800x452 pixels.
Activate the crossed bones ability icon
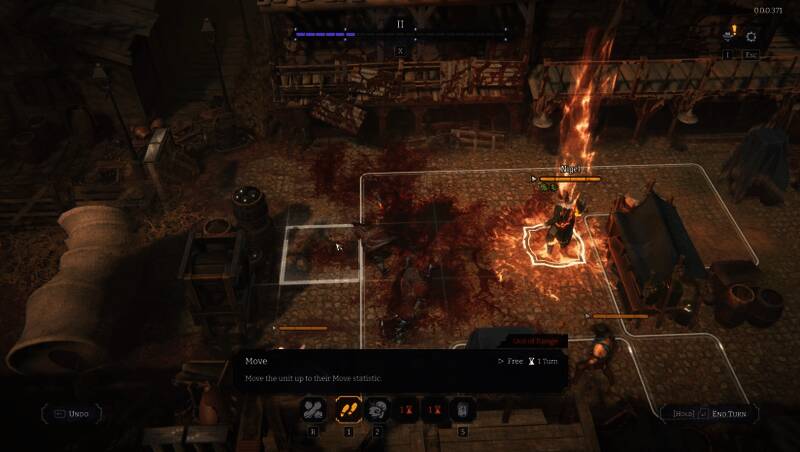coord(314,409)
